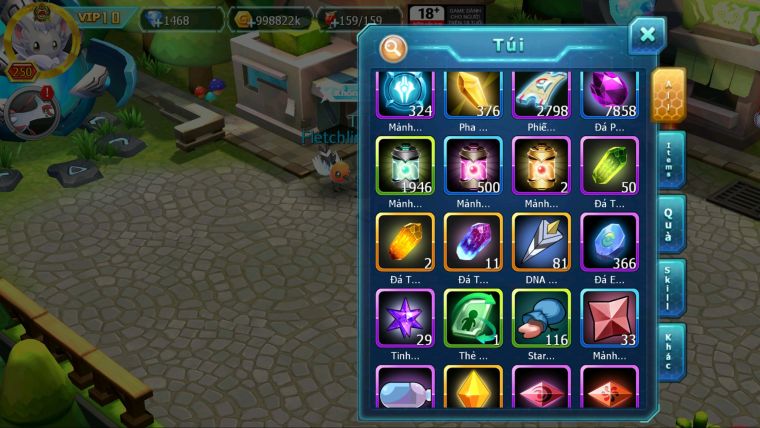
Task: Select the DNA arrow item slot
Action: tap(541, 241)
